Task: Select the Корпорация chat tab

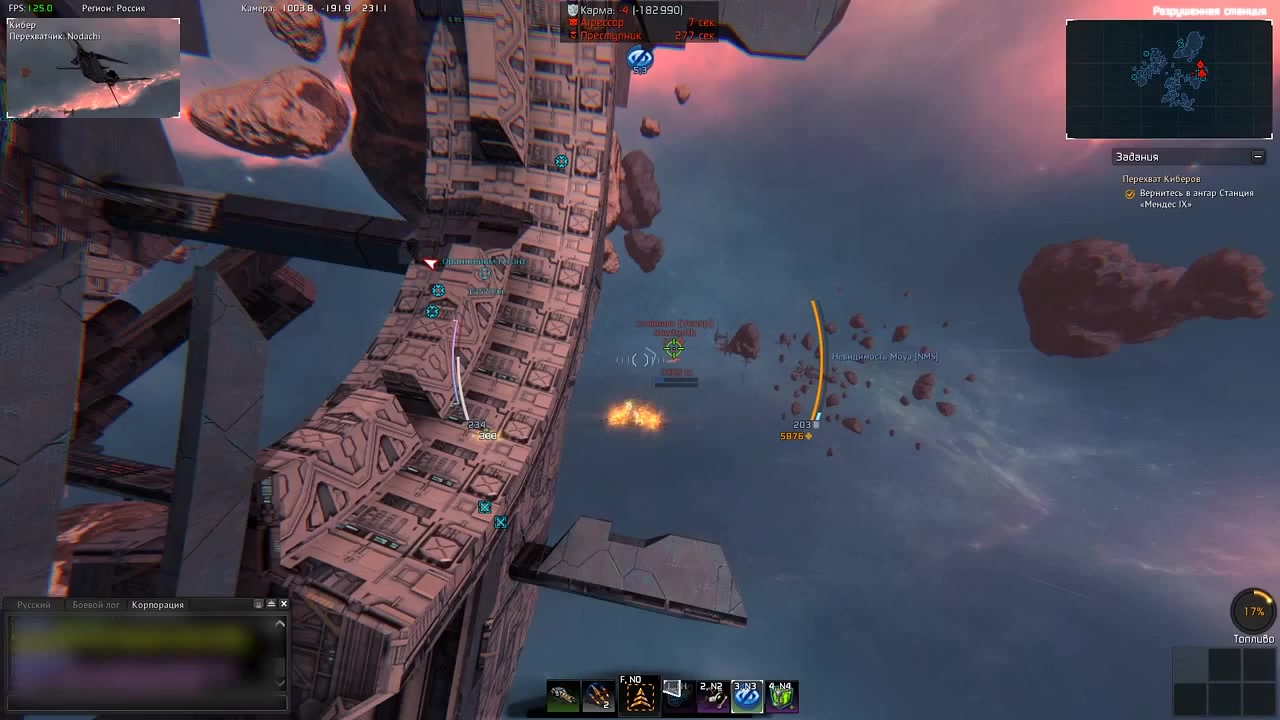Action: pos(157,605)
